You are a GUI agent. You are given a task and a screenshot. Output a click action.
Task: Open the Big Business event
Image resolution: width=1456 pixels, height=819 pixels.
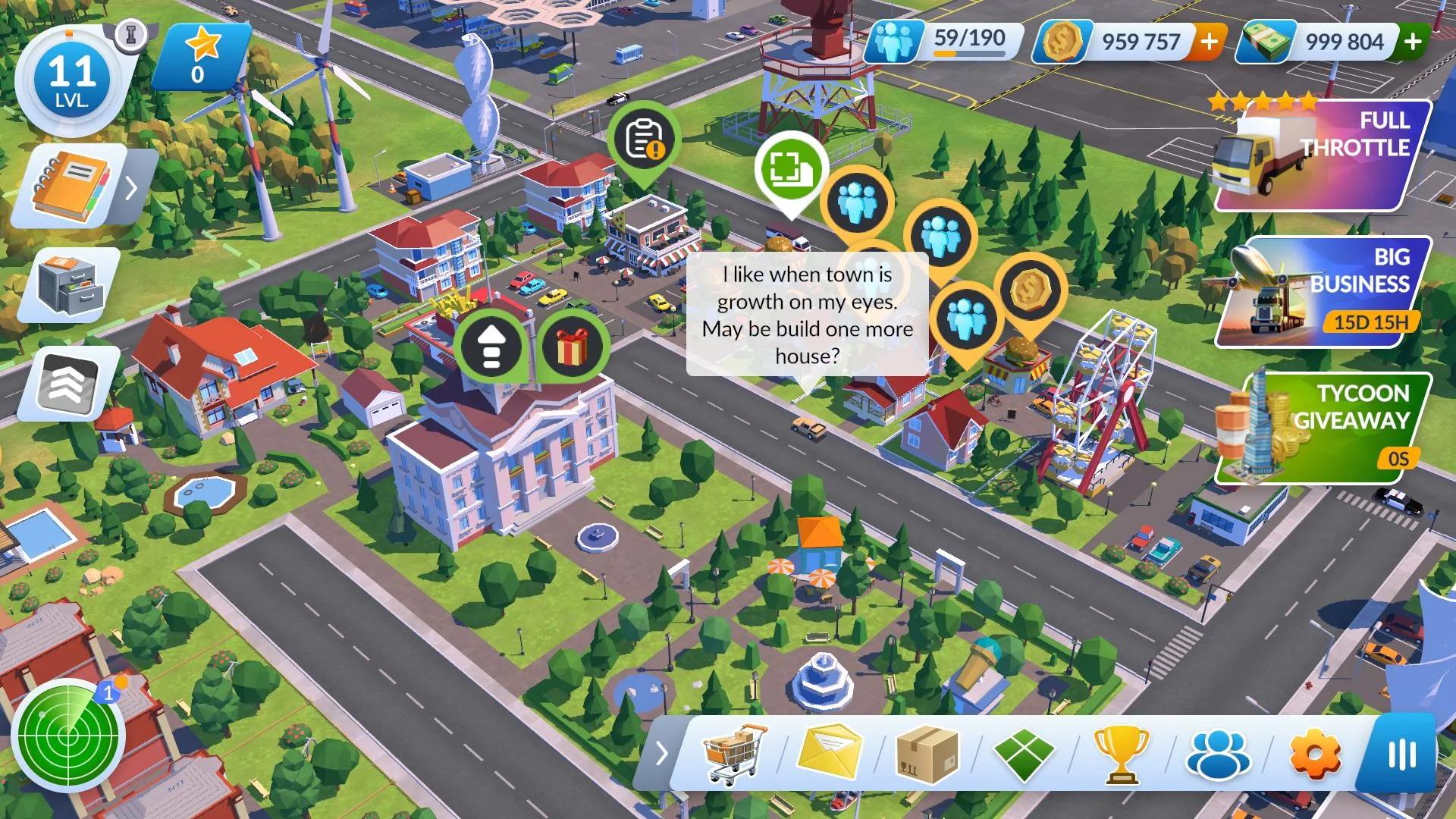[x=1323, y=293]
